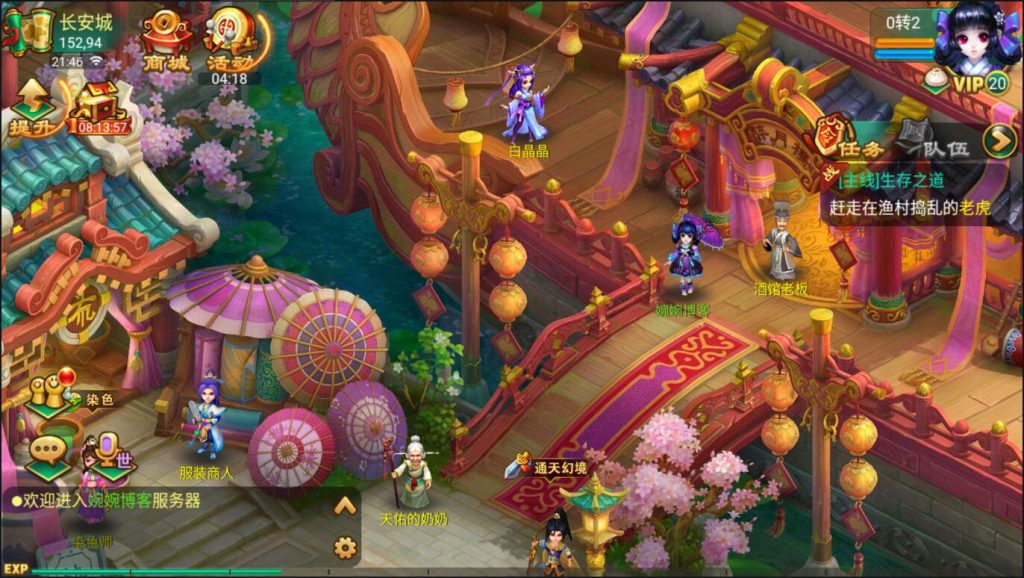
Task: Collapse the quest panel with the arrow button
Action: 998,141
